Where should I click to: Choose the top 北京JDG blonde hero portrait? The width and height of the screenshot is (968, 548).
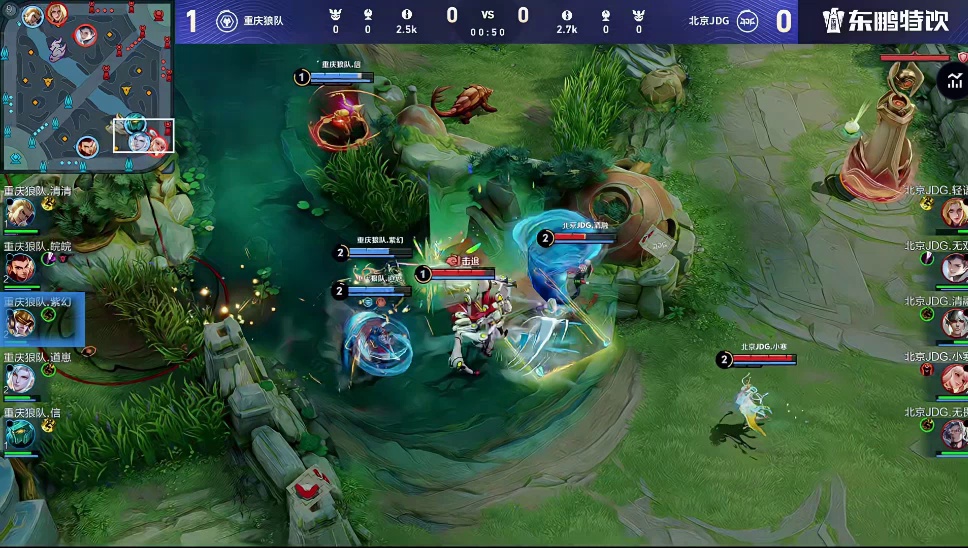click(953, 212)
